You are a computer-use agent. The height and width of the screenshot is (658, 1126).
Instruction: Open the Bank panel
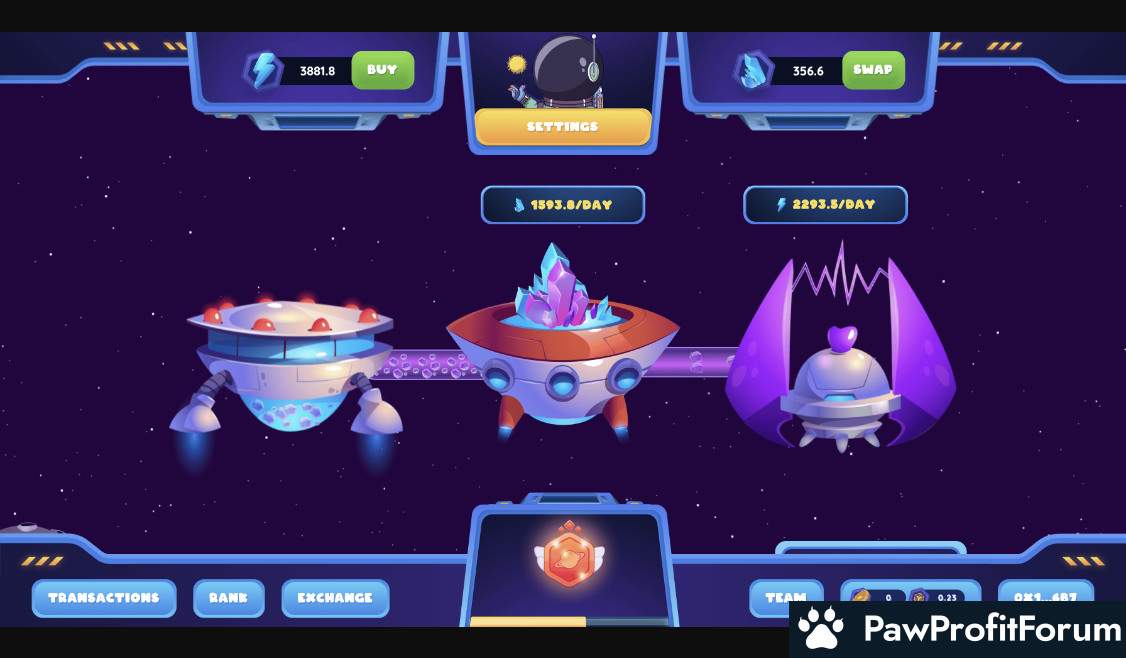pyautogui.click(x=228, y=598)
